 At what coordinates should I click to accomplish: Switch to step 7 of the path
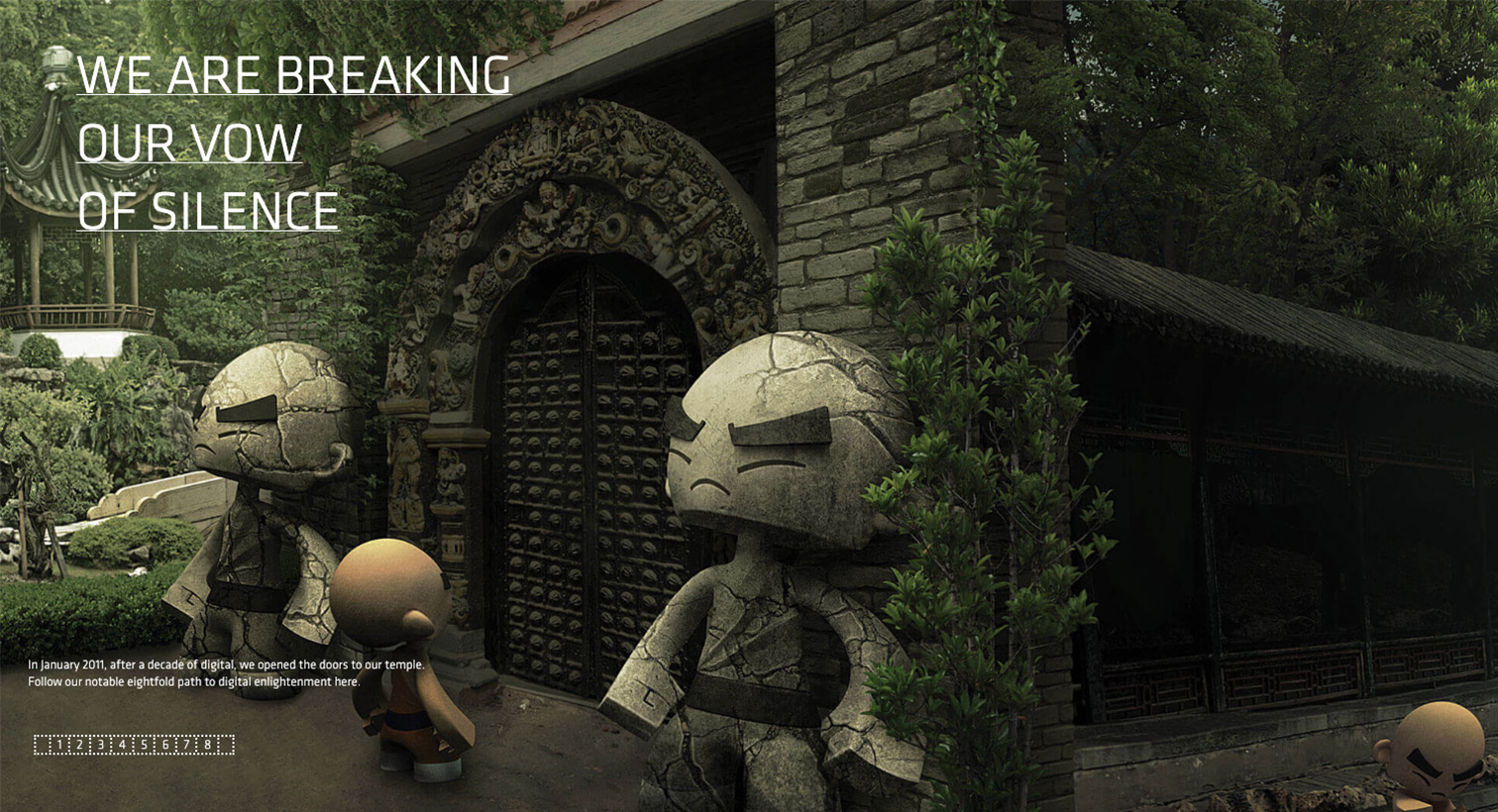click(186, 745)
